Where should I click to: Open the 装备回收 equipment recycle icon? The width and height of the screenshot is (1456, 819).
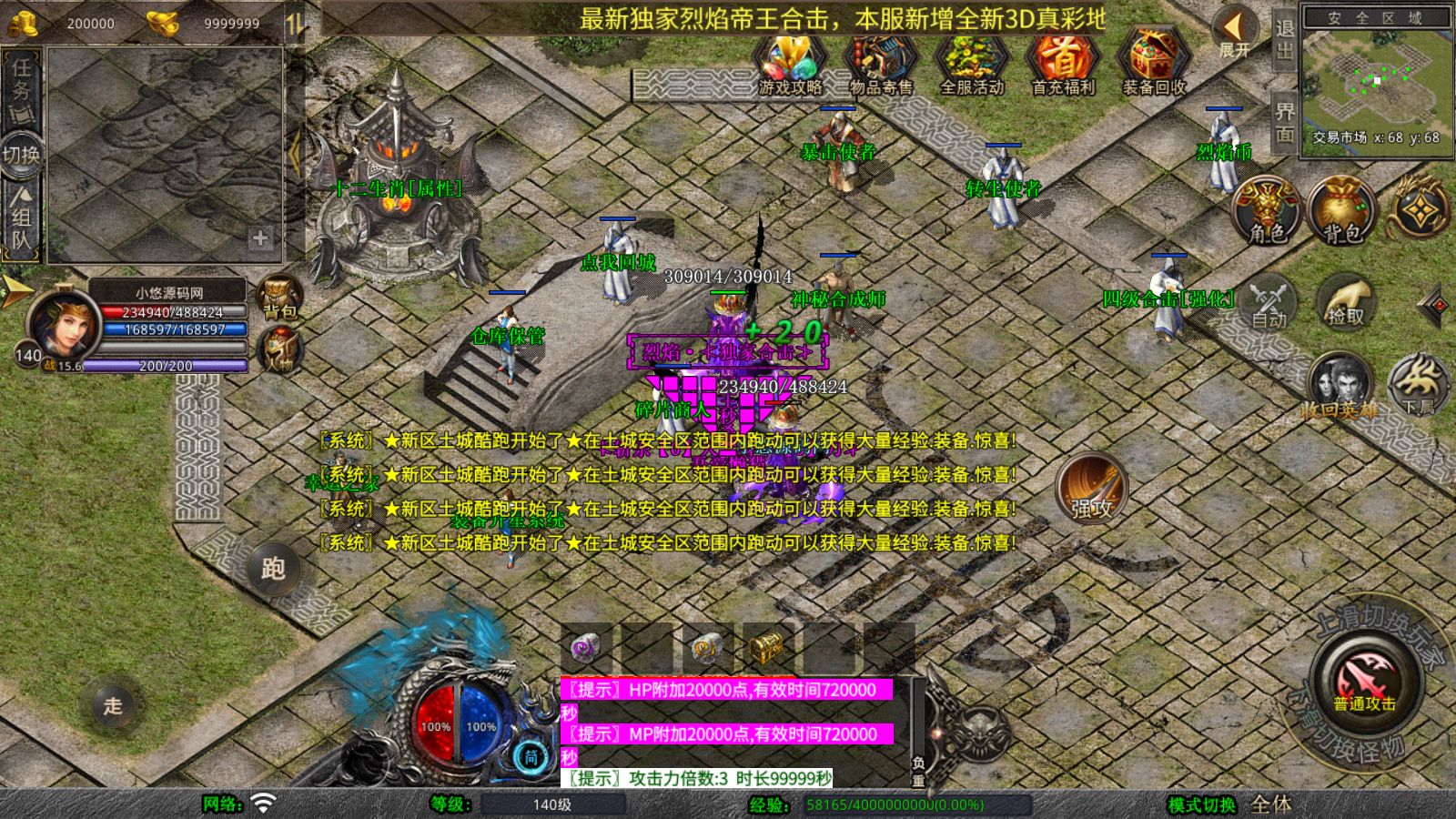pos(1150,64)
